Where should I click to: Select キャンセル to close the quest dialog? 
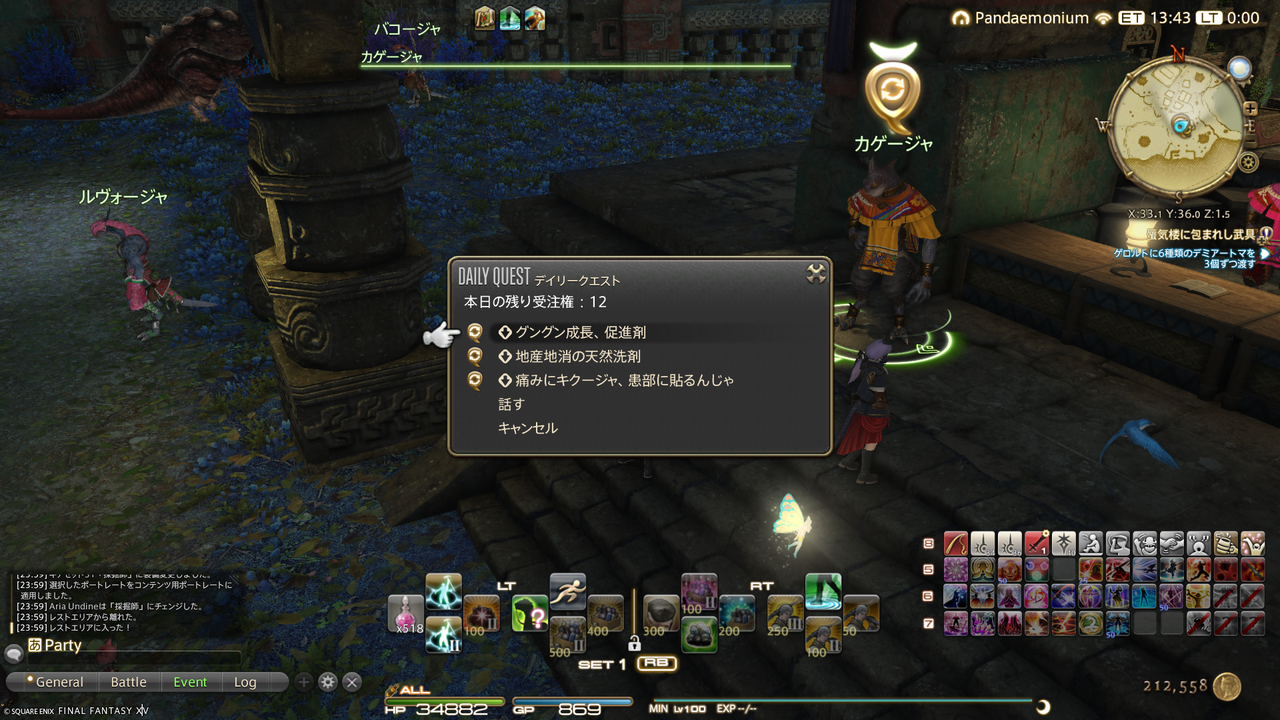[x=527, y=427]
